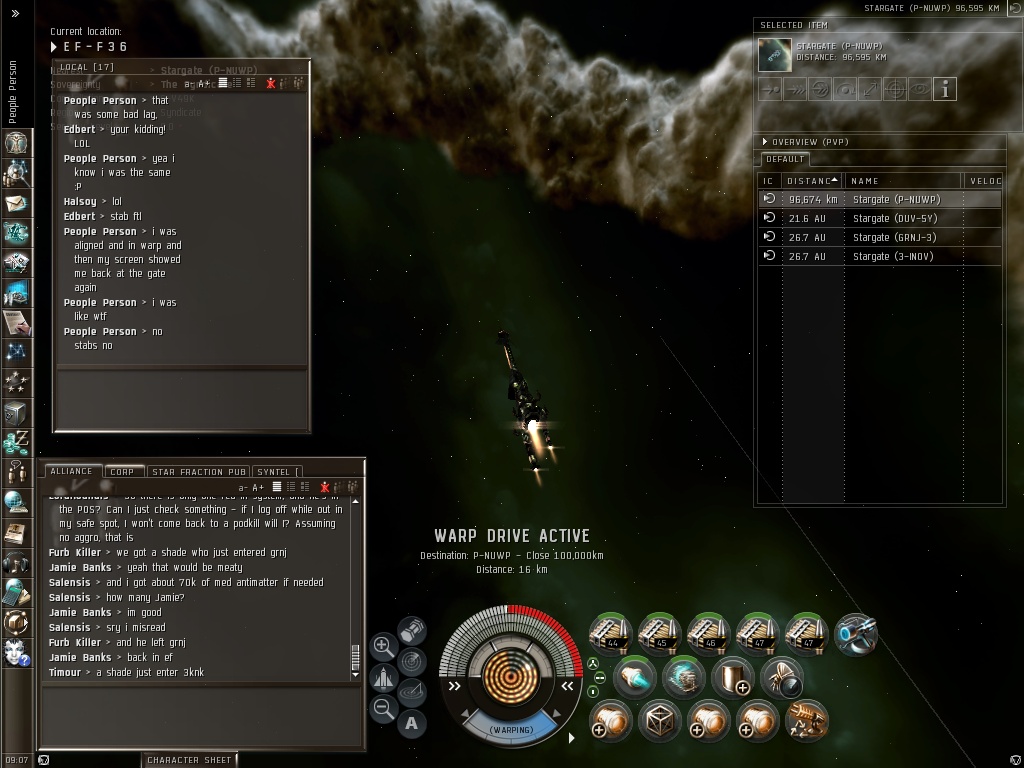Activate the launcher module with 44 charges
Screen dimensions: 1024x768
(610, 633)
